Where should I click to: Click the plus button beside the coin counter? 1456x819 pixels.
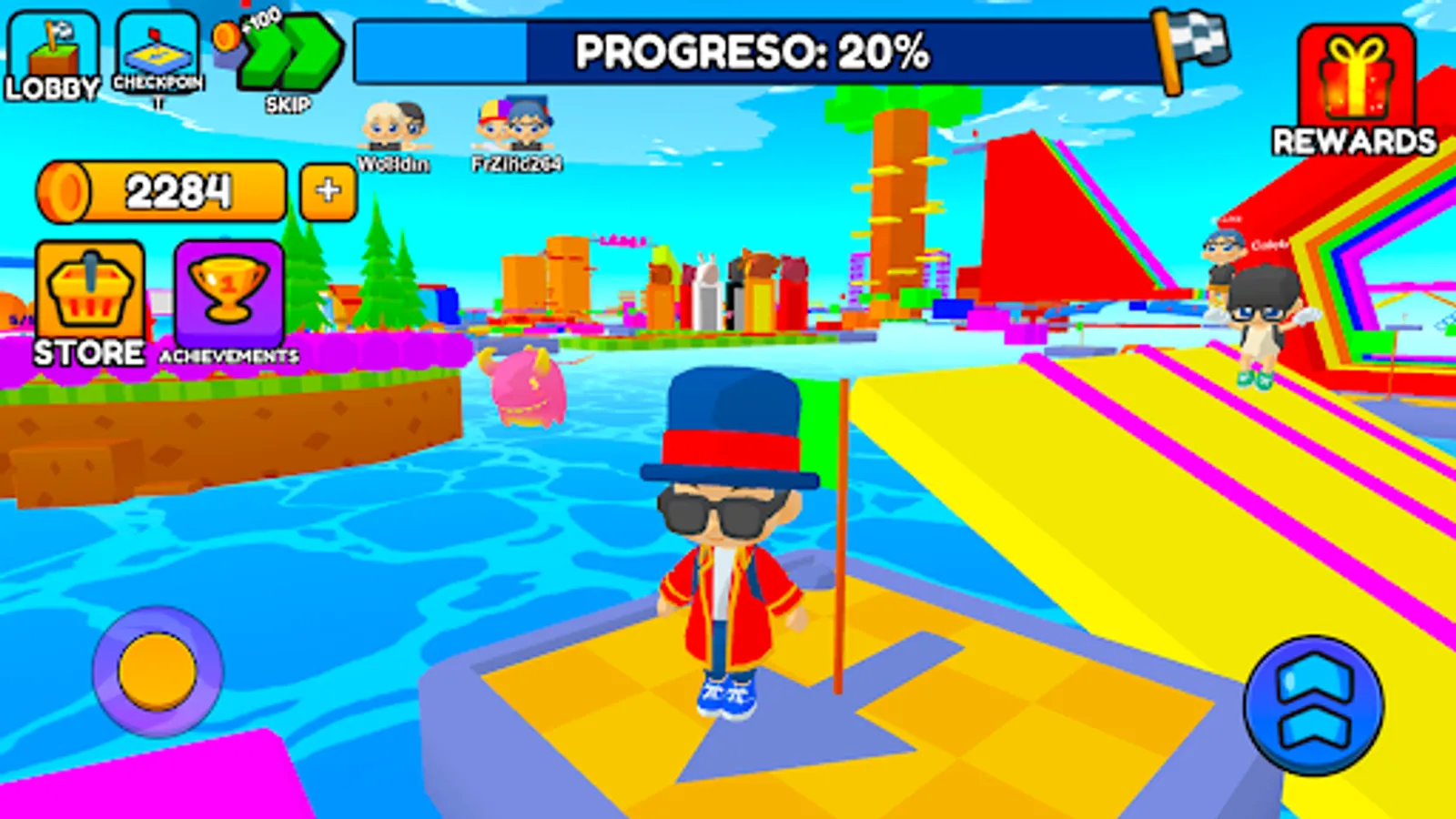tap(326, 189)
